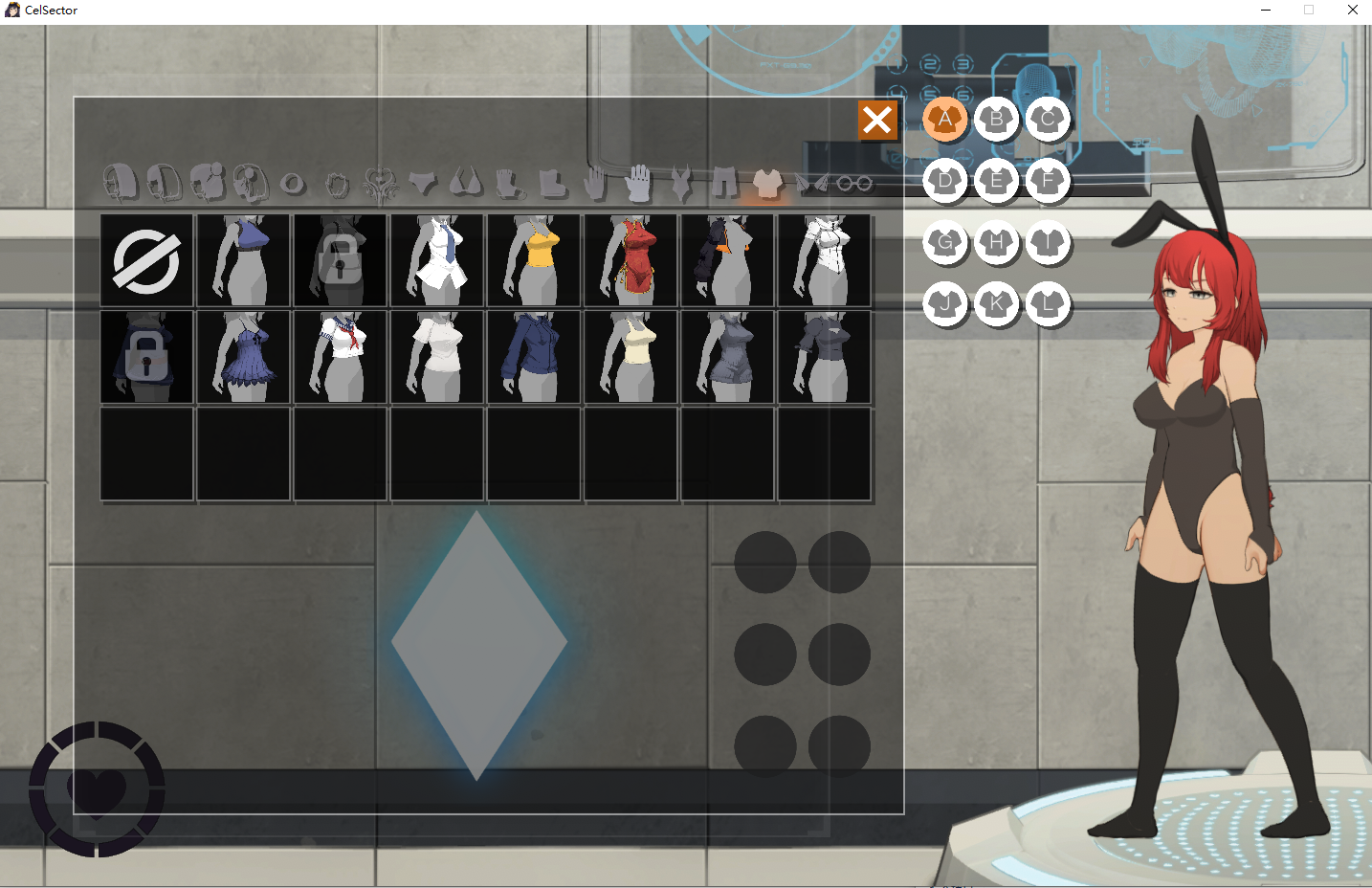Pick the cream tank top
Screen dimensions: 1372x888
[x=631, y=357]
